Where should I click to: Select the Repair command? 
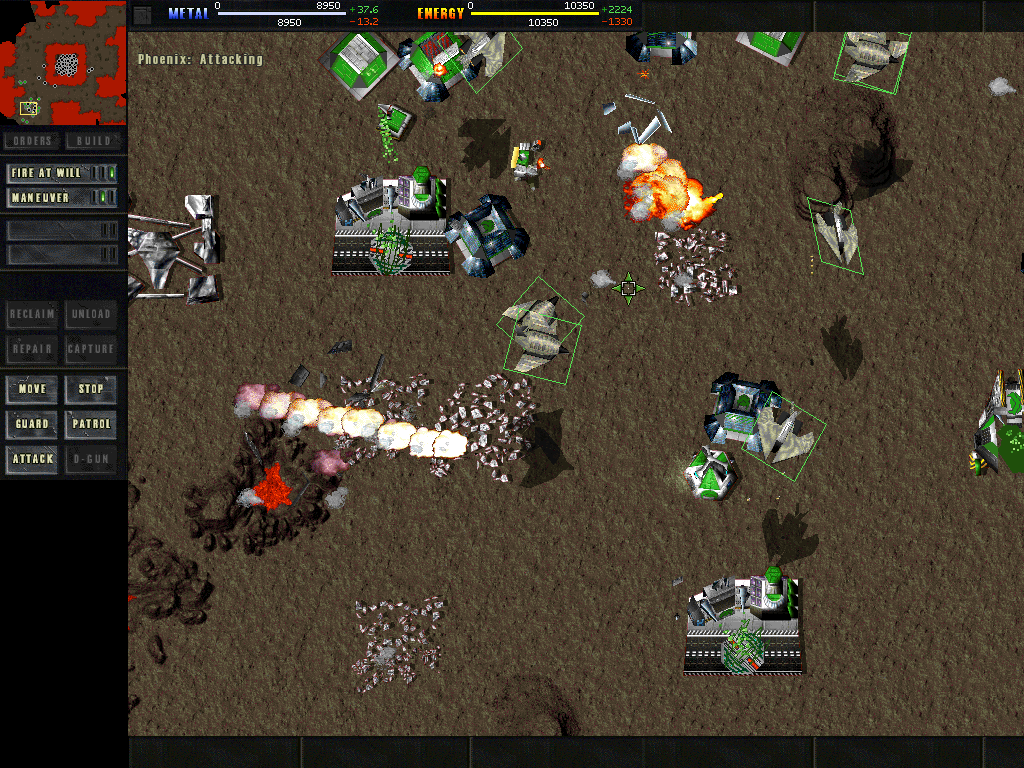pos(32,349)
